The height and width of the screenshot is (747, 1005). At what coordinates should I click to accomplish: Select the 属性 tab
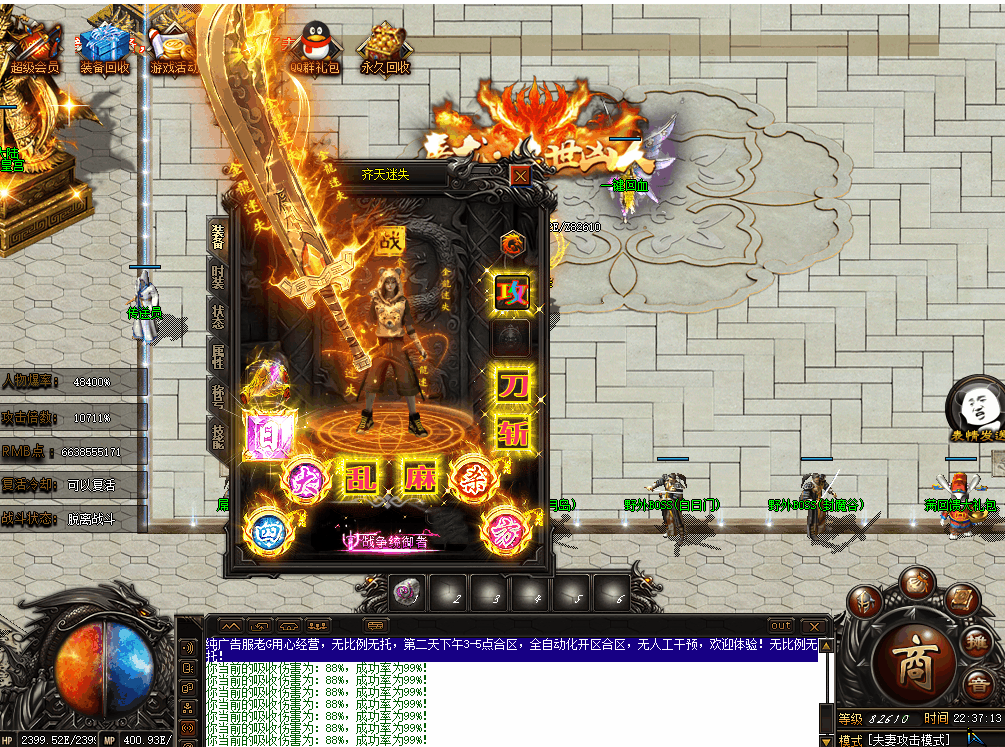pyautogui.click(x=218, y=354)
